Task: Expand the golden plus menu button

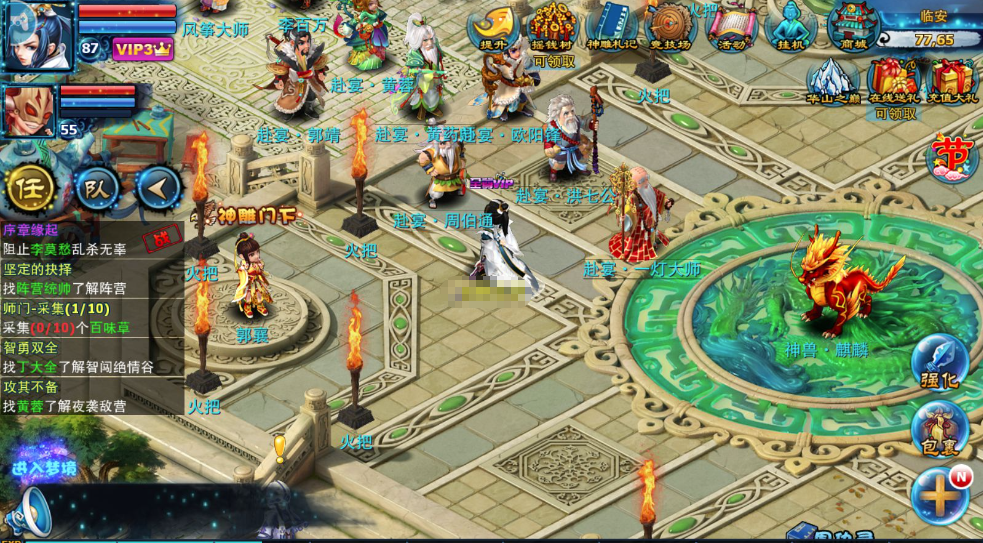Action: coord(939,495)
